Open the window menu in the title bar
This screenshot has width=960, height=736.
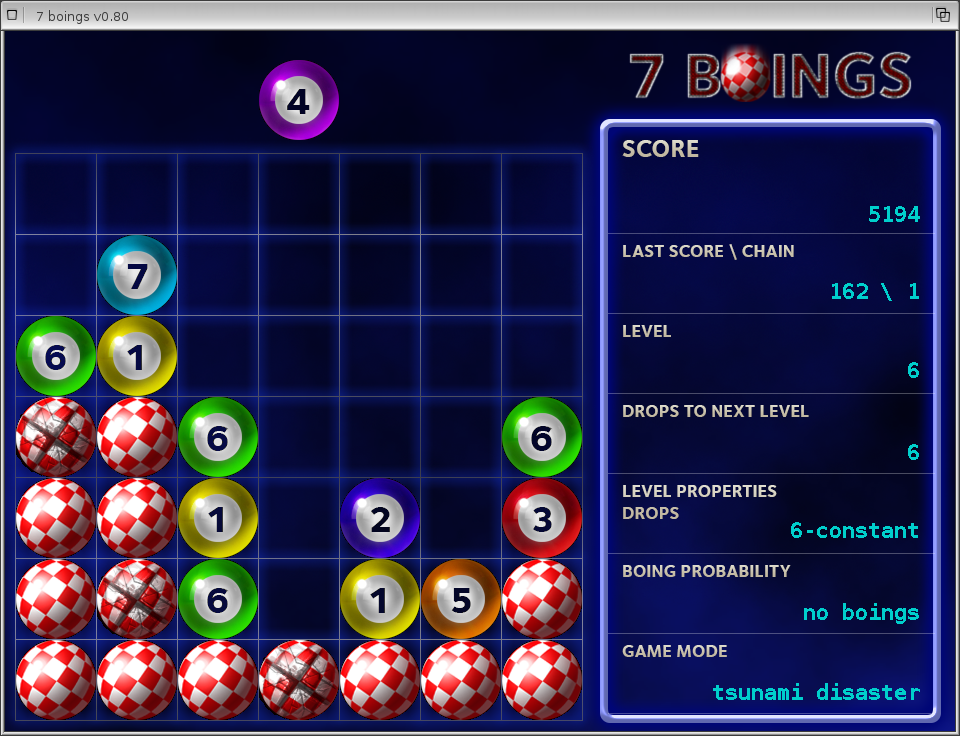13,15
